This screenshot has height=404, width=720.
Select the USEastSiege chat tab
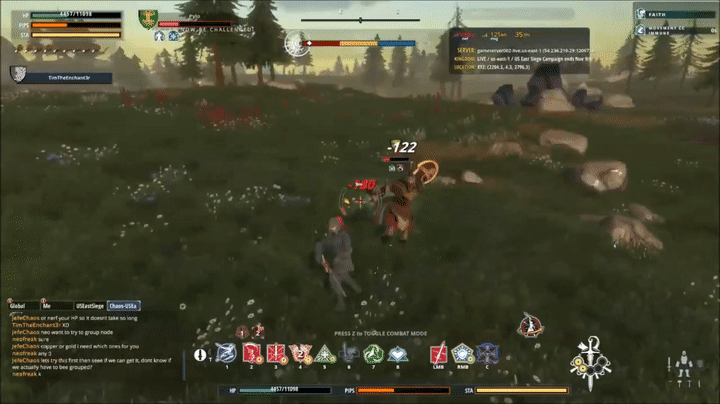pos(88,305)
